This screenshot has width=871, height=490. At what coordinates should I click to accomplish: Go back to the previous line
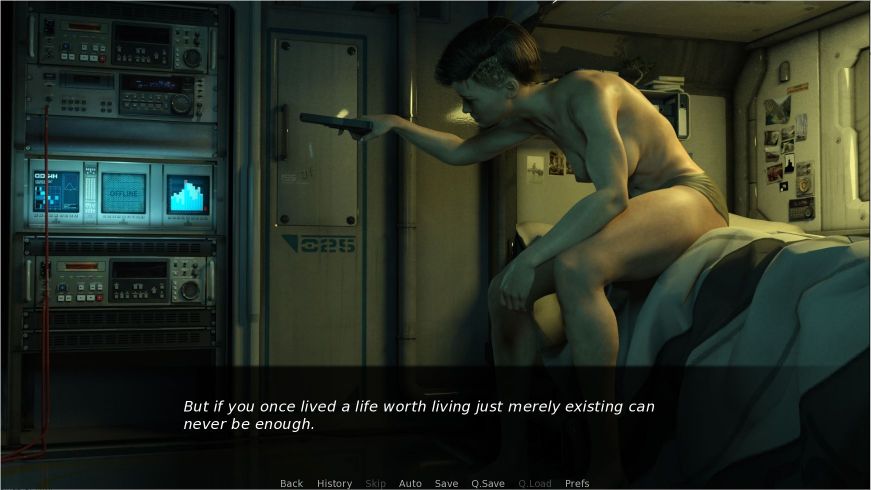pos(291,483)
